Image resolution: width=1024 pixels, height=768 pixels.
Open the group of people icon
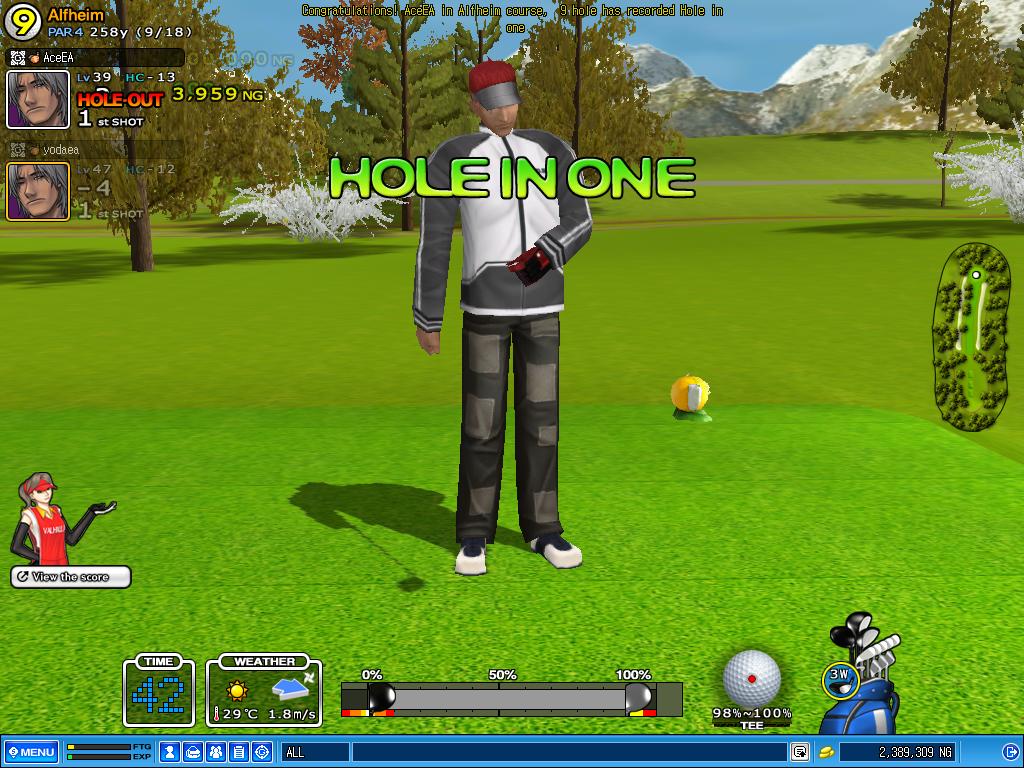216,752
